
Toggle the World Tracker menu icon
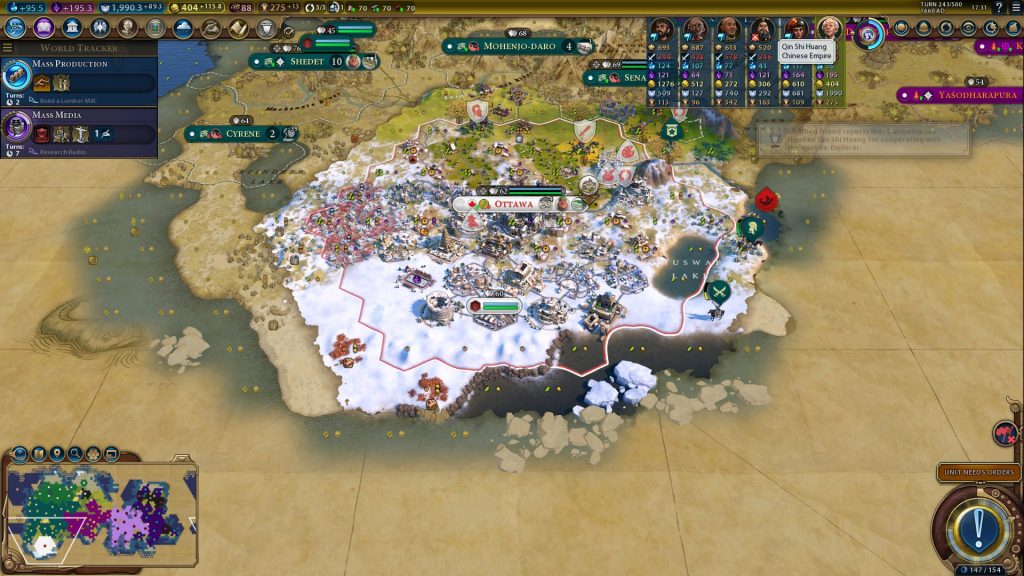[8, 47]
